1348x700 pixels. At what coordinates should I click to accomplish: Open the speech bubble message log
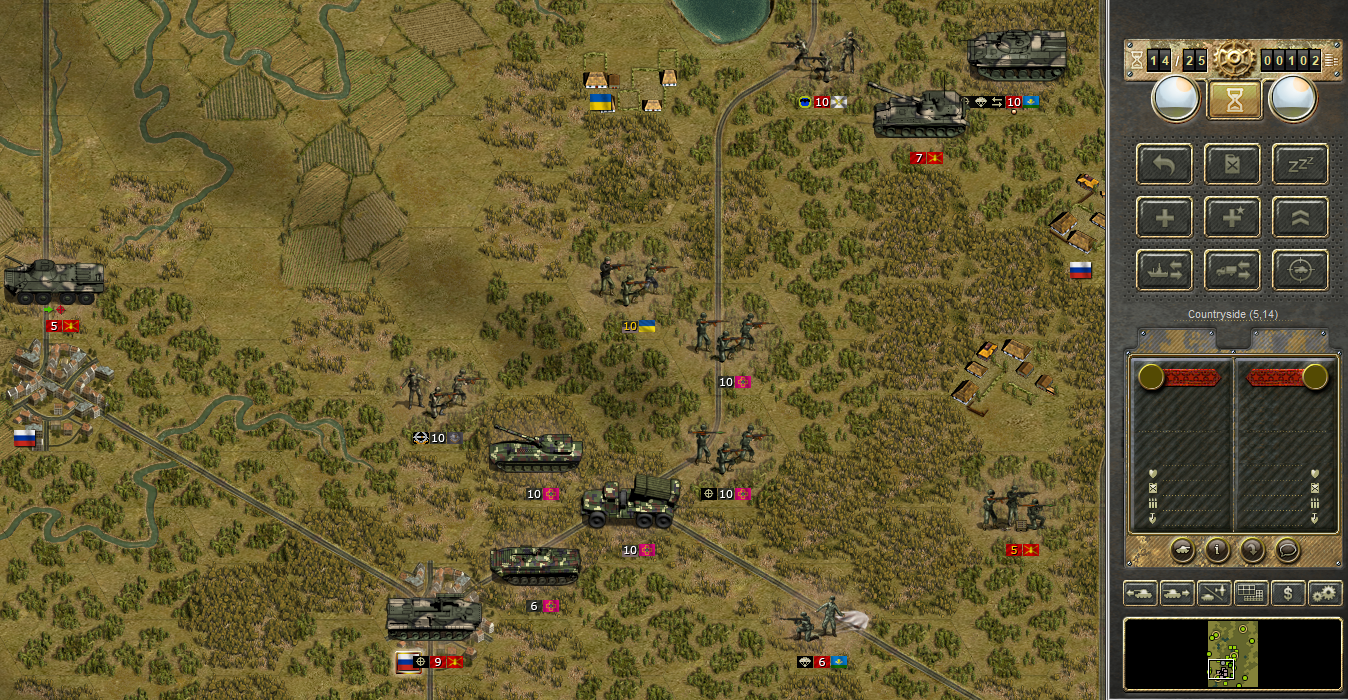(1286, 549)
